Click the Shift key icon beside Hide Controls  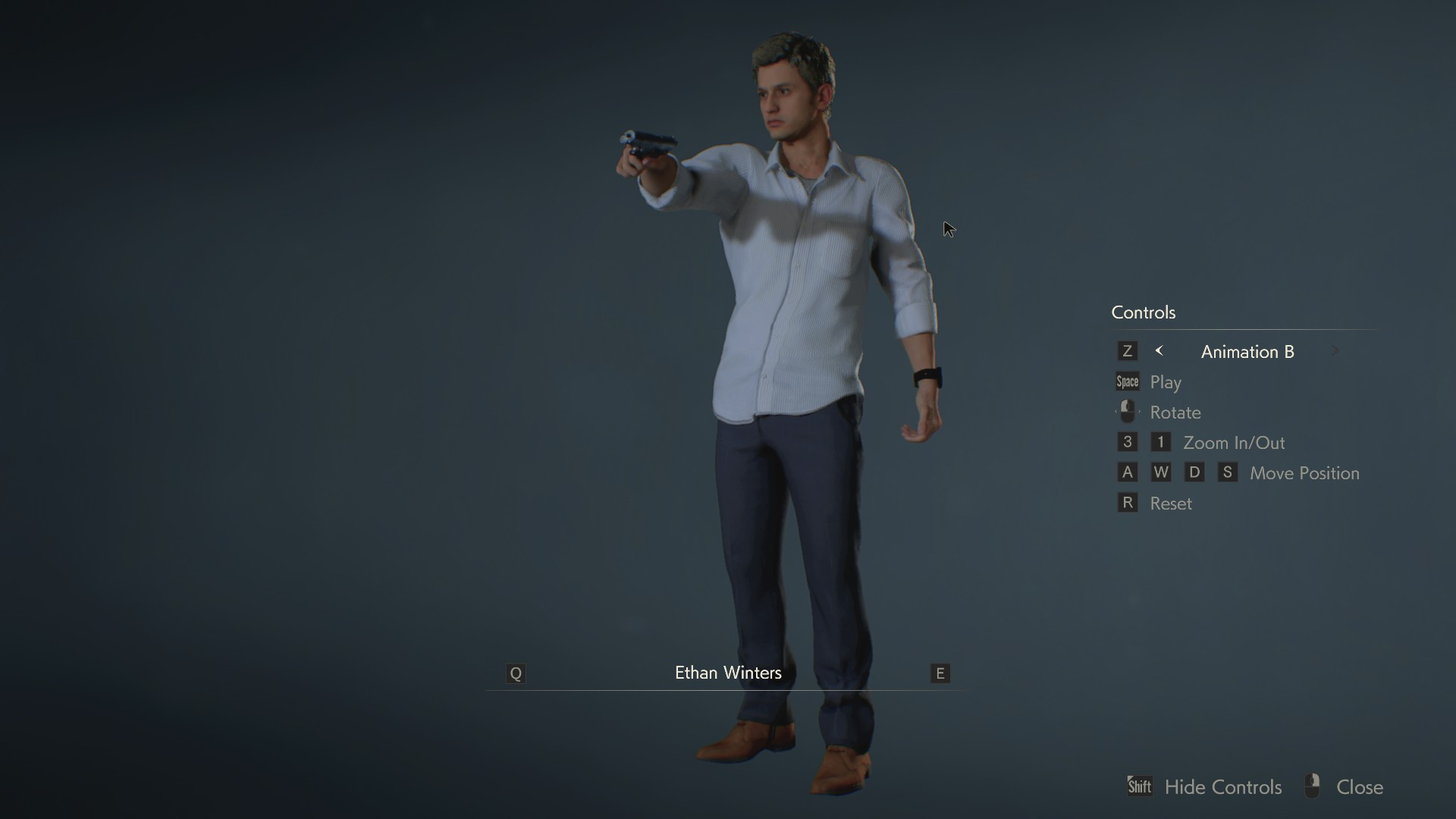pyautogui.click(x=1140, y=786)
